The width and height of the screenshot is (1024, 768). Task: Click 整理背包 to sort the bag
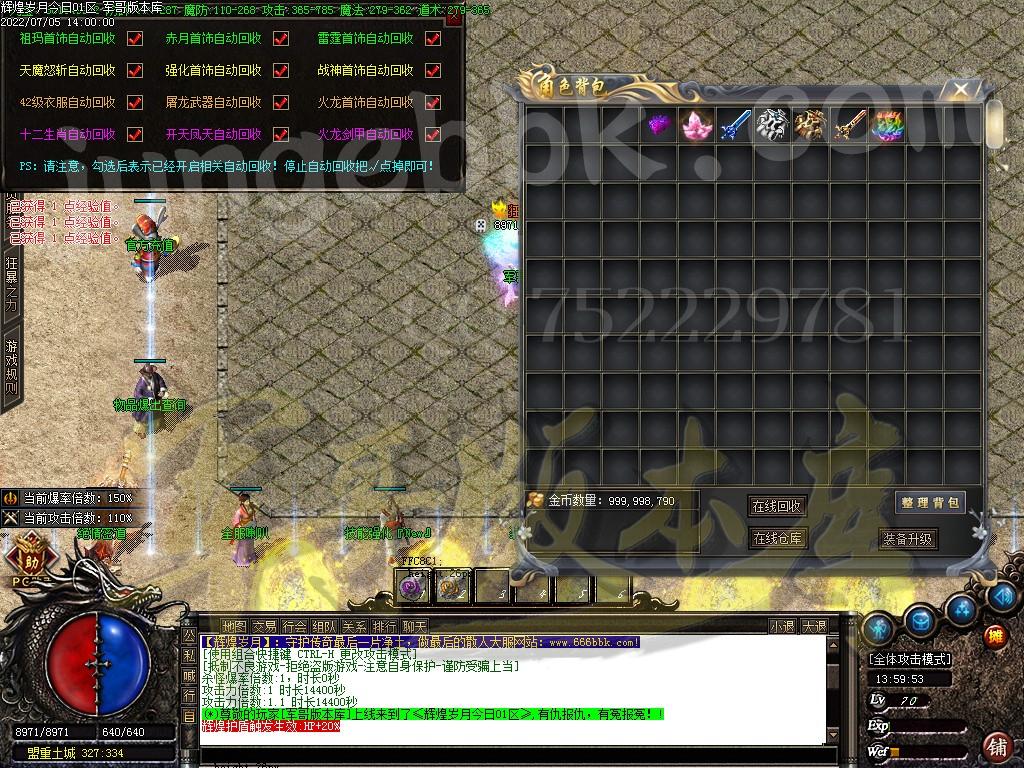click(x=930, y=503)
